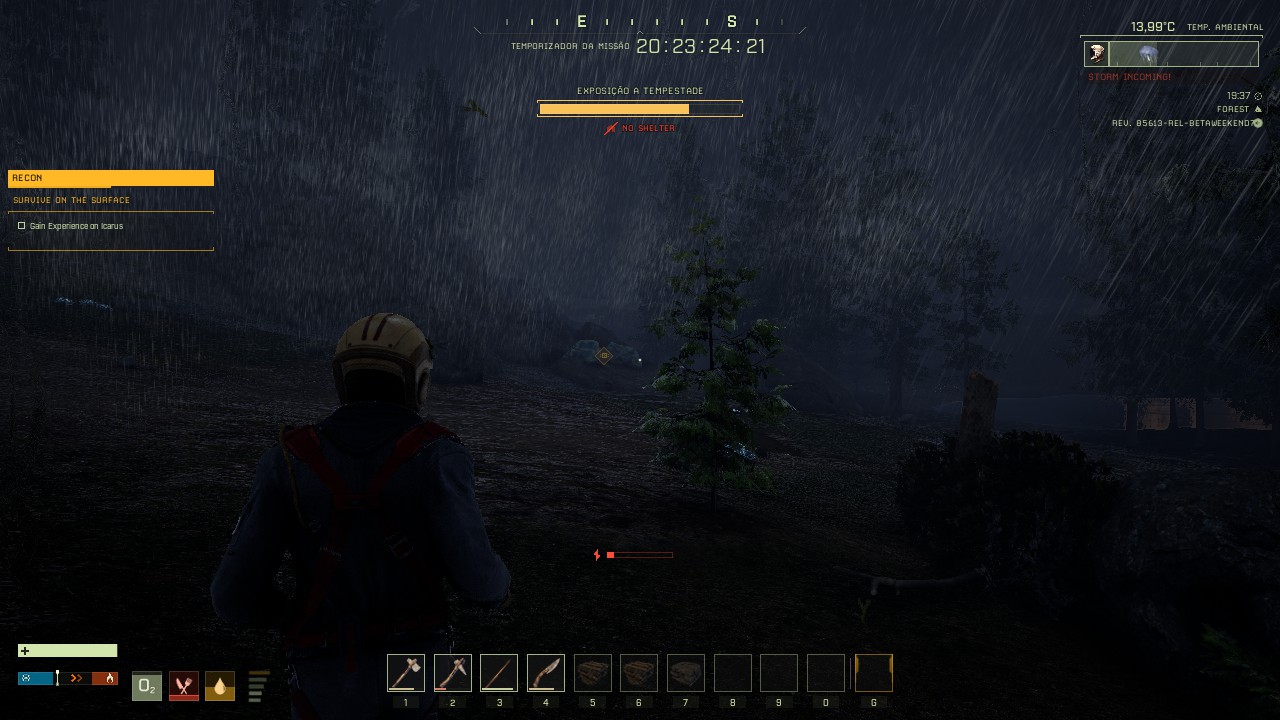Click the food hunger icon with crossed utensils
This screenshot has width=1280, height=720.
tap(184, 686)
